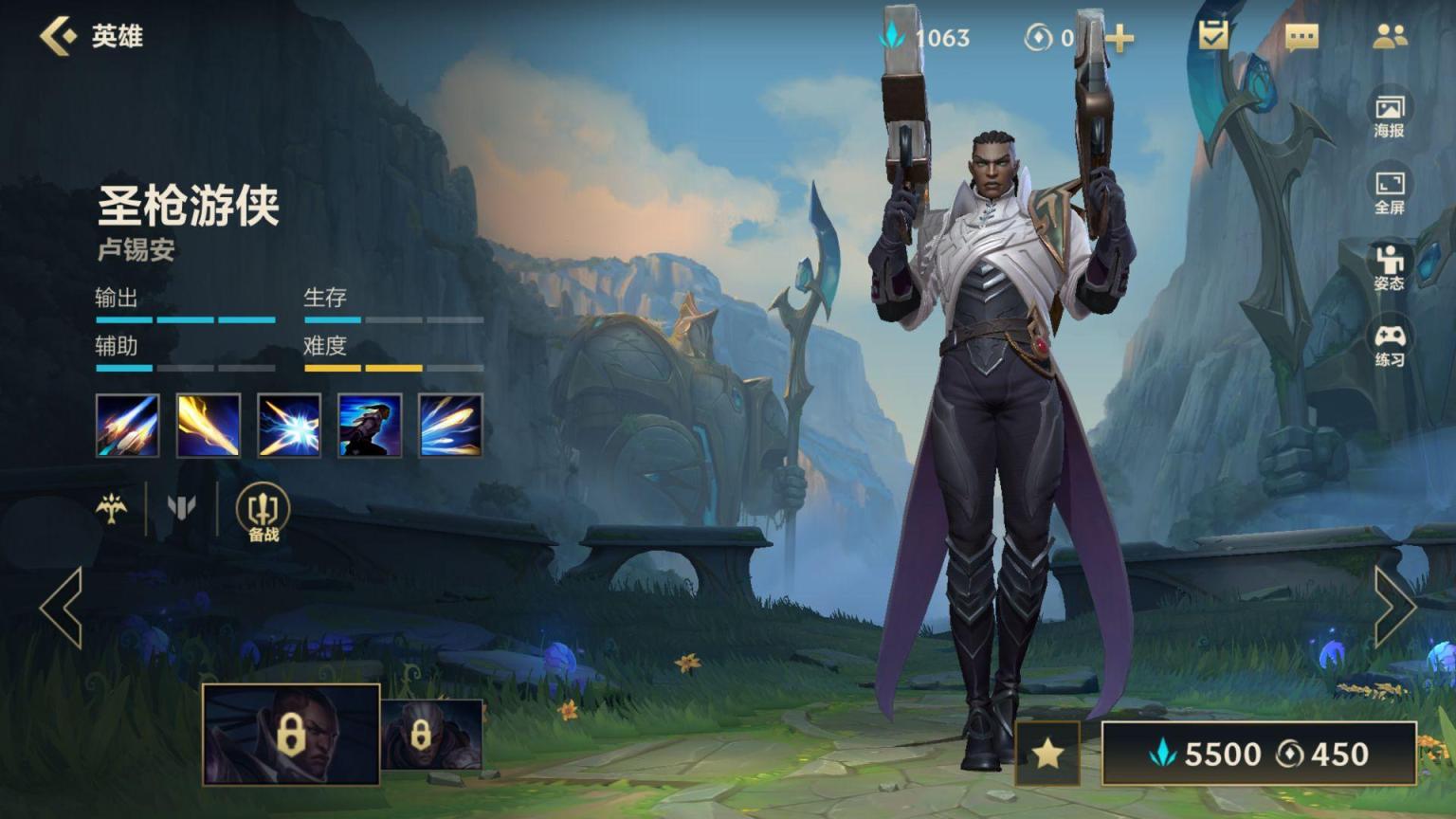Add more currency with the plus button
The image size is (1456, 819).
[1119, 38]
